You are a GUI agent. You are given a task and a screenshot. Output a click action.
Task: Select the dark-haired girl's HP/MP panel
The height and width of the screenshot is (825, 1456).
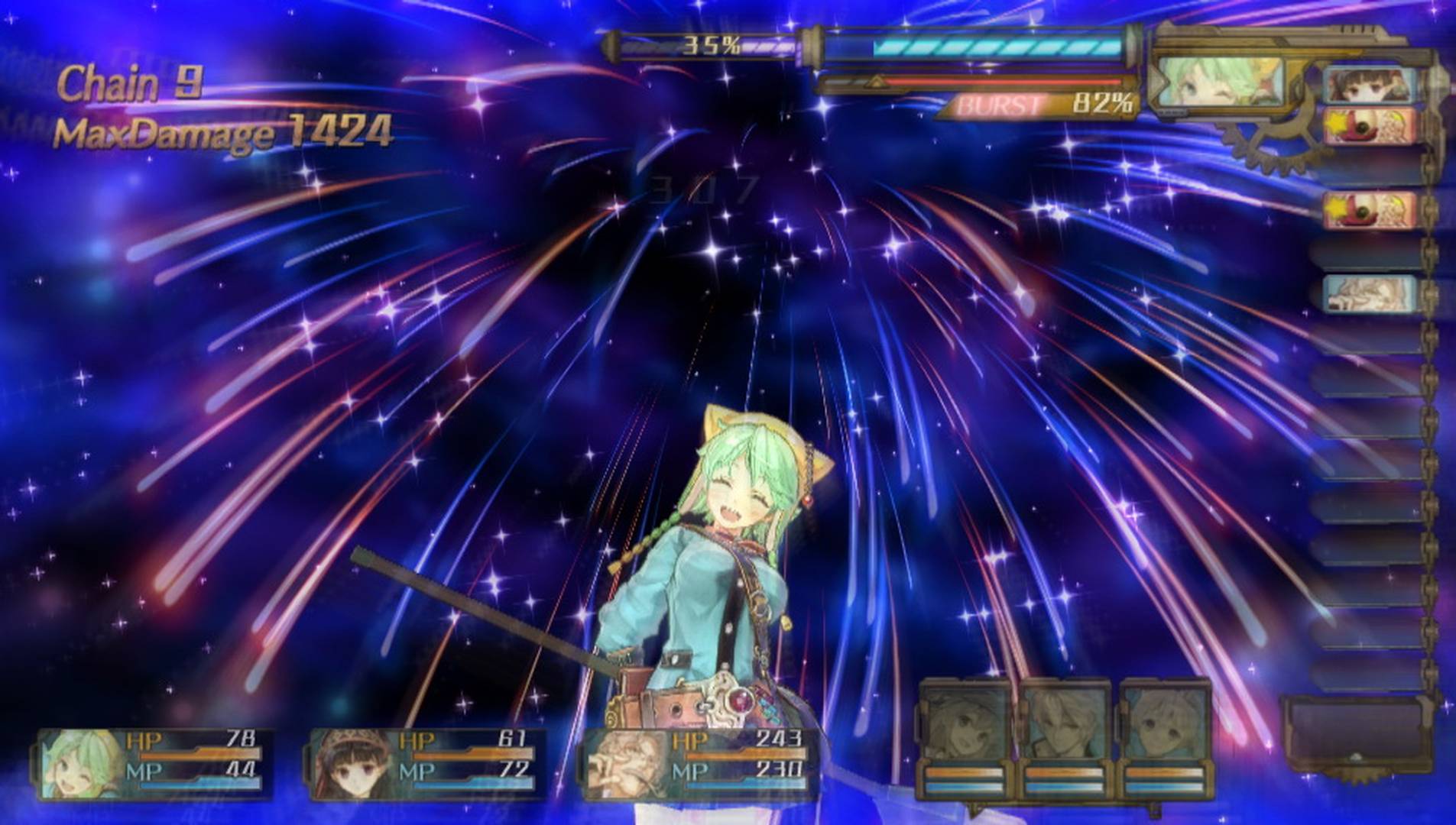pos(428,764)
